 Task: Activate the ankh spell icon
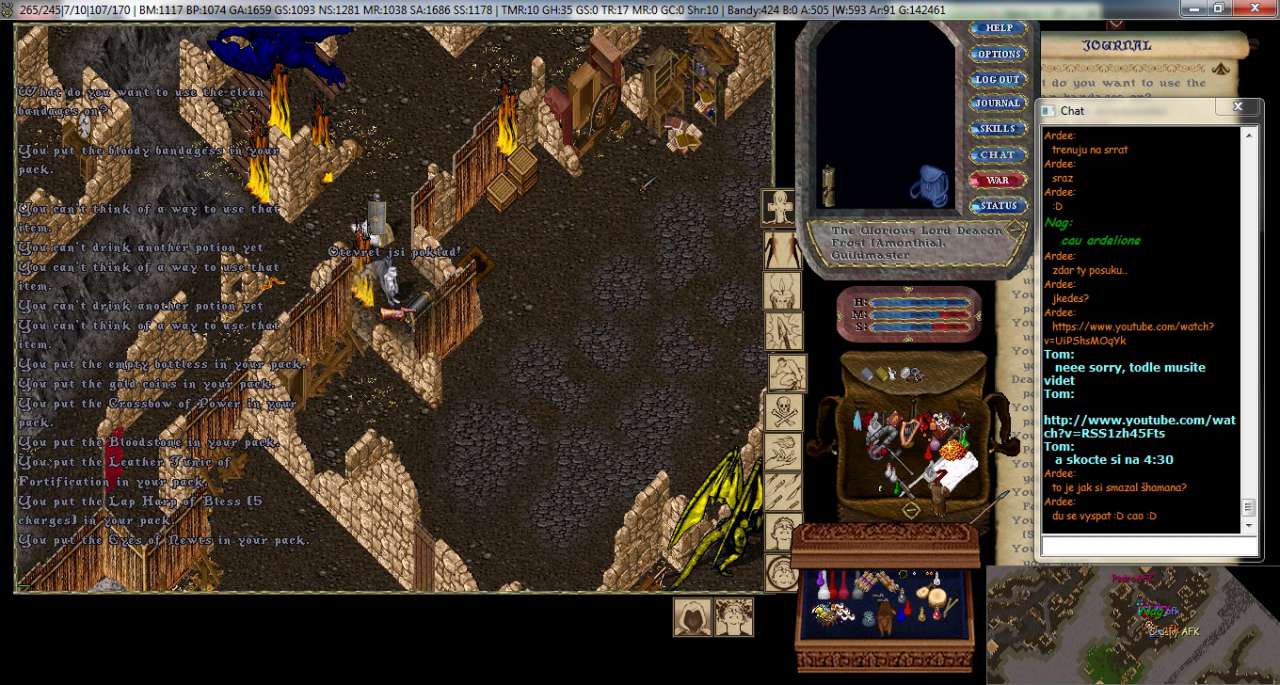click(x=780, y=208)
